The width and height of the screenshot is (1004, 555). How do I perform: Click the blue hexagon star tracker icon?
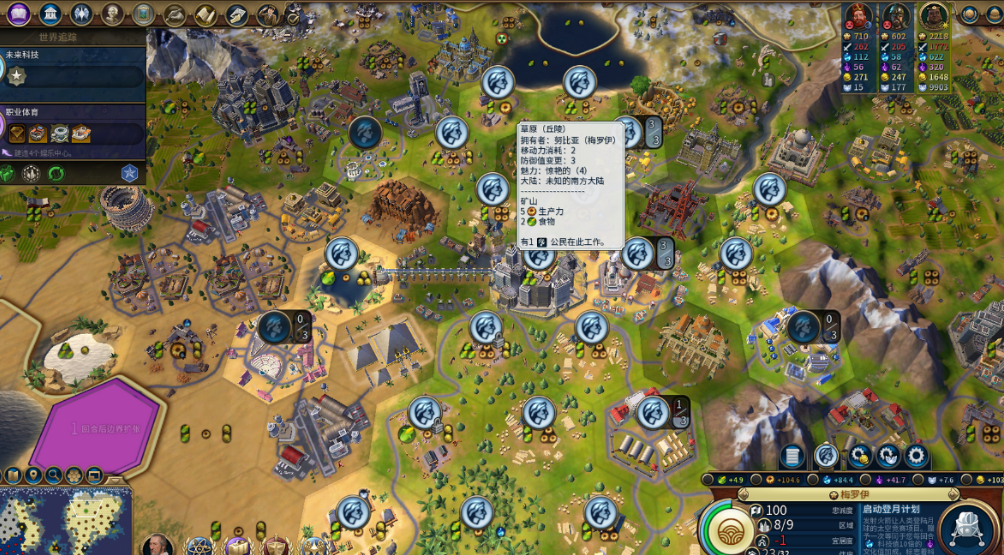coord(129,173)
